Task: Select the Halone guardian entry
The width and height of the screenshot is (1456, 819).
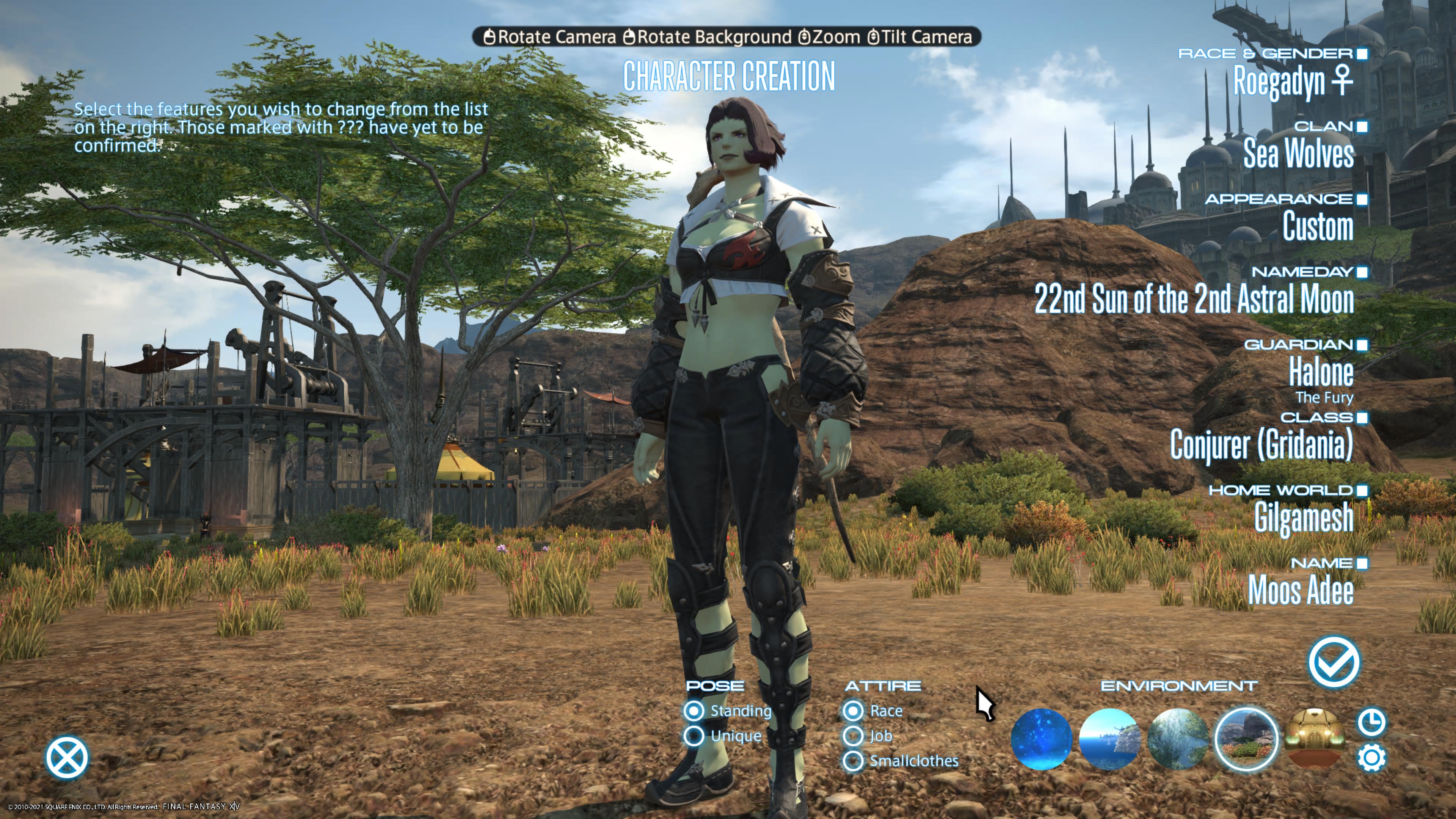Action: pyautogui.click(x=1320, y=372)
